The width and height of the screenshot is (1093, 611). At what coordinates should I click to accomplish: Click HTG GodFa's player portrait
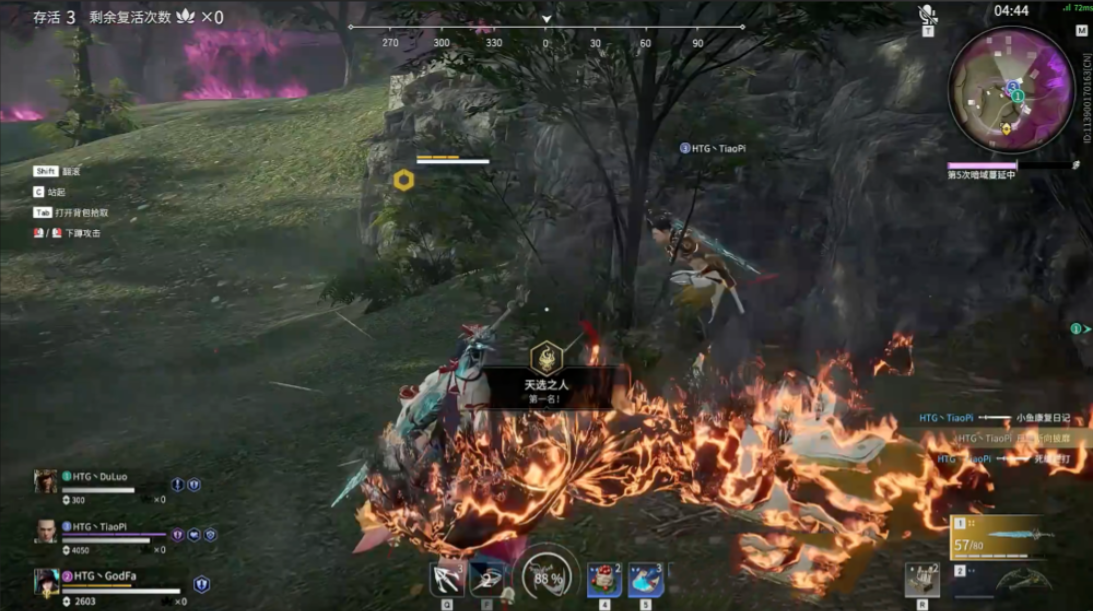pos(46,581)
